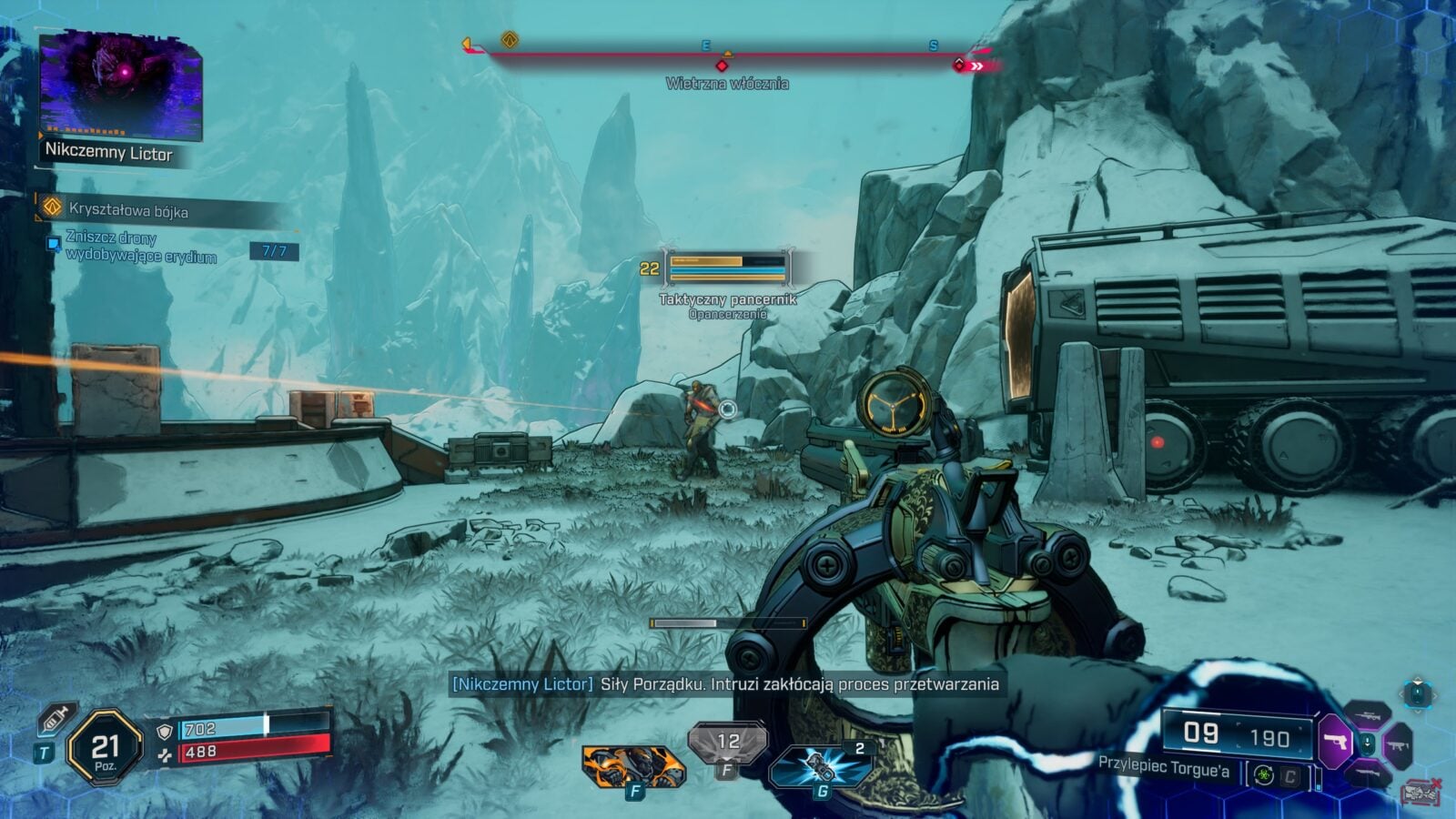Switch to the submachine gun weapon slot
The height and width of the screenshot is (819, 1456).
pyautogui.click(x=1397, y=745)
